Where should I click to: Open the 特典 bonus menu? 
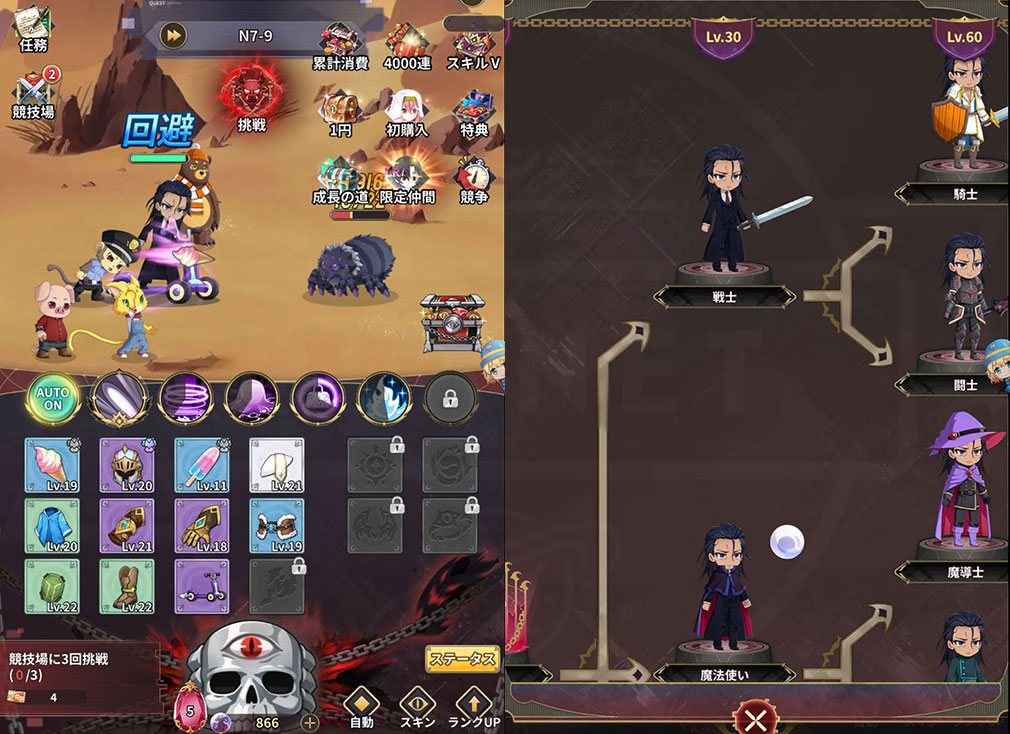(x=474, y=112)
